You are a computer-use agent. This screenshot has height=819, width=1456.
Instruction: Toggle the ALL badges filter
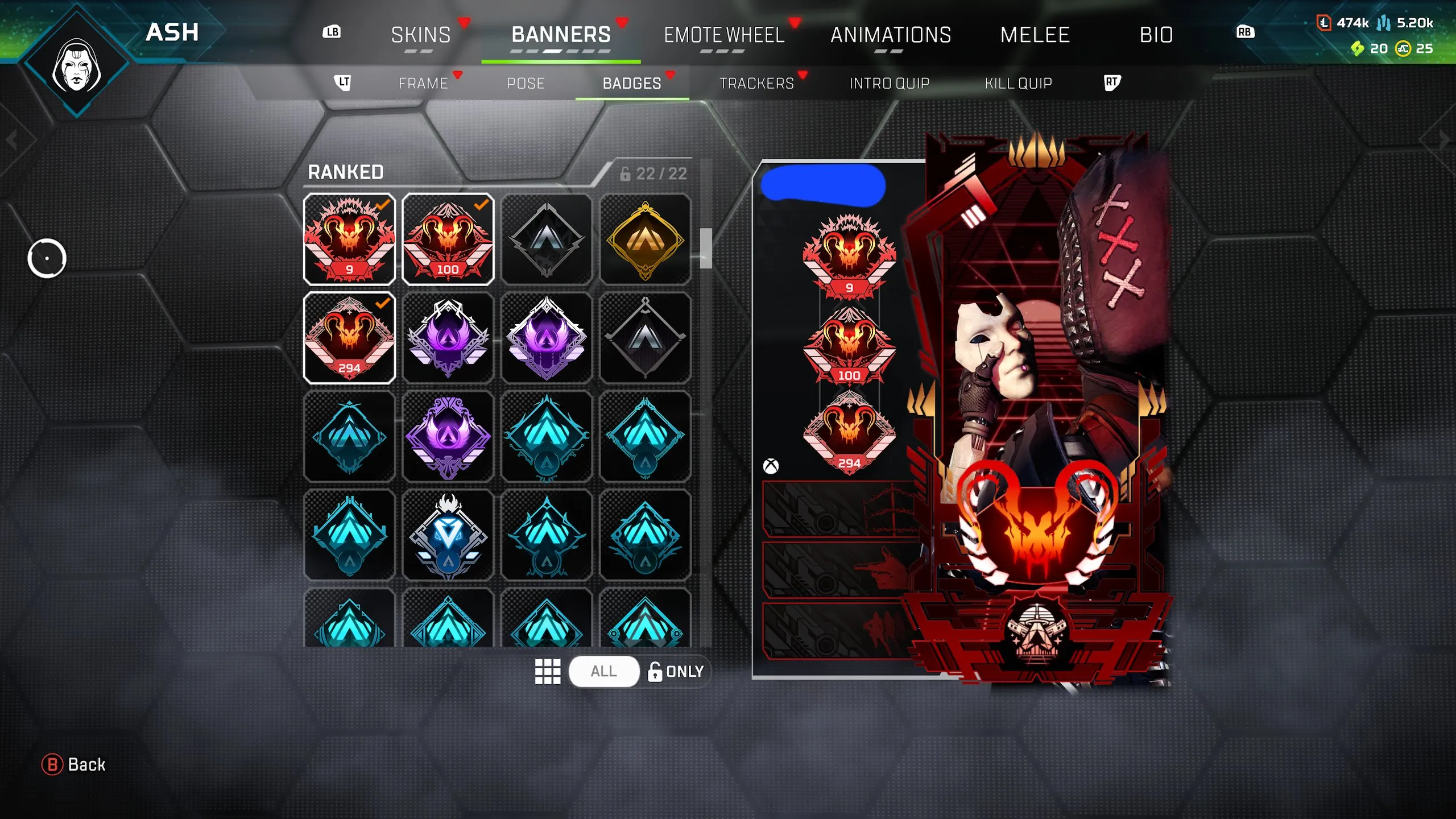[604, 671]
